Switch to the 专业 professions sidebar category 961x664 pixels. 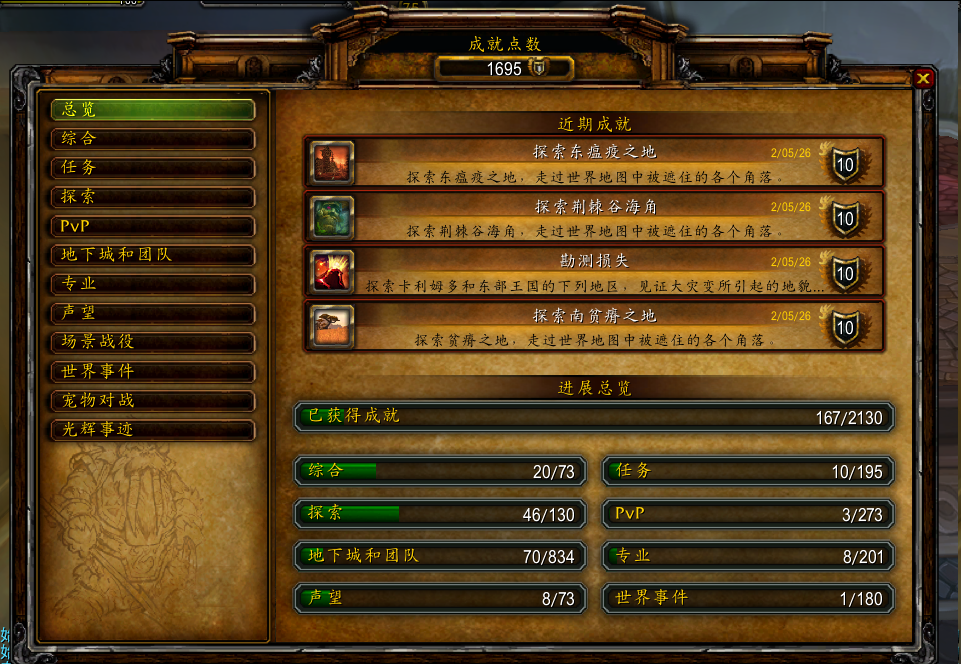[153, 283]
